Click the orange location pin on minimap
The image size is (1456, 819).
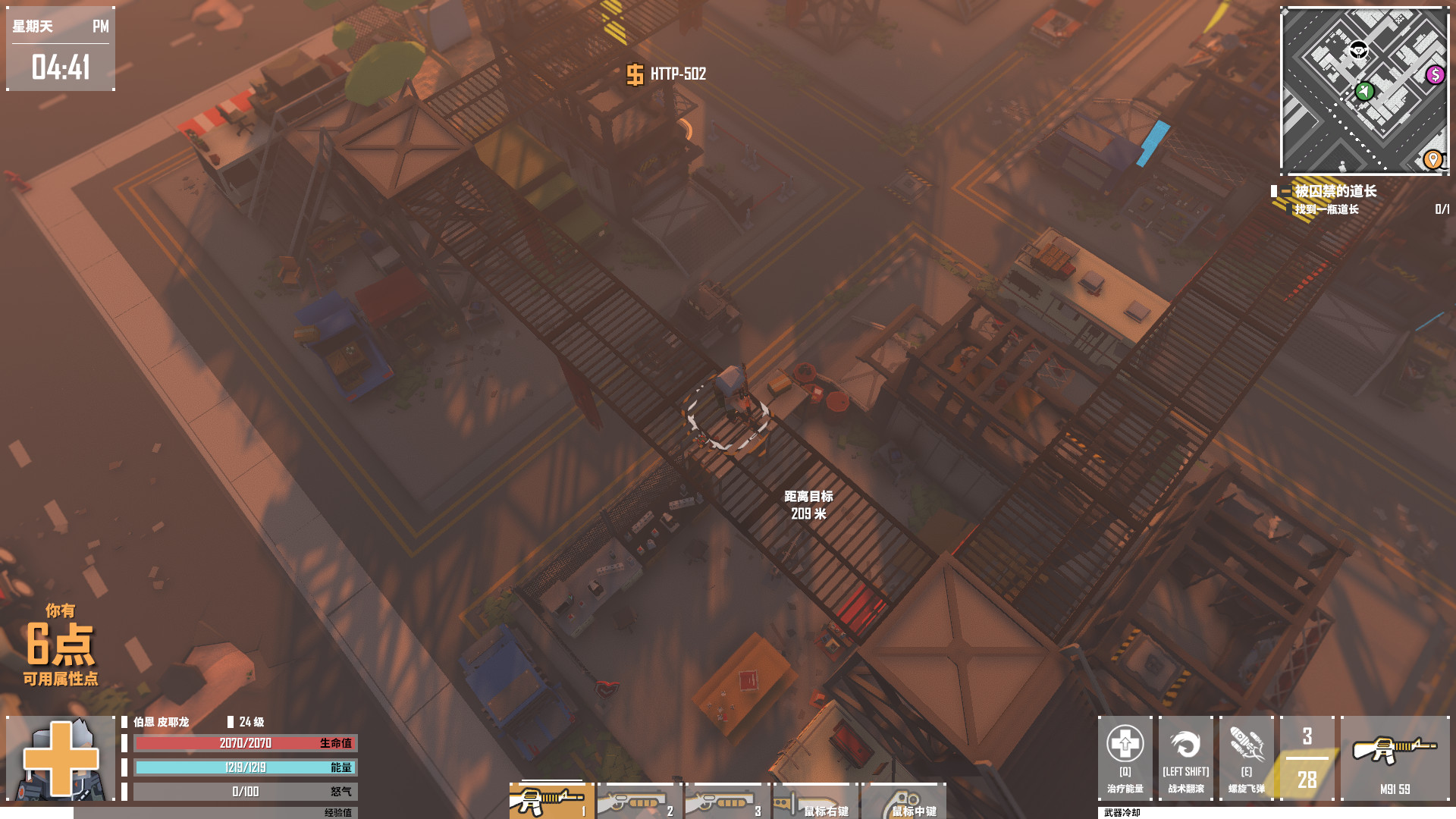click(1432, 160)
